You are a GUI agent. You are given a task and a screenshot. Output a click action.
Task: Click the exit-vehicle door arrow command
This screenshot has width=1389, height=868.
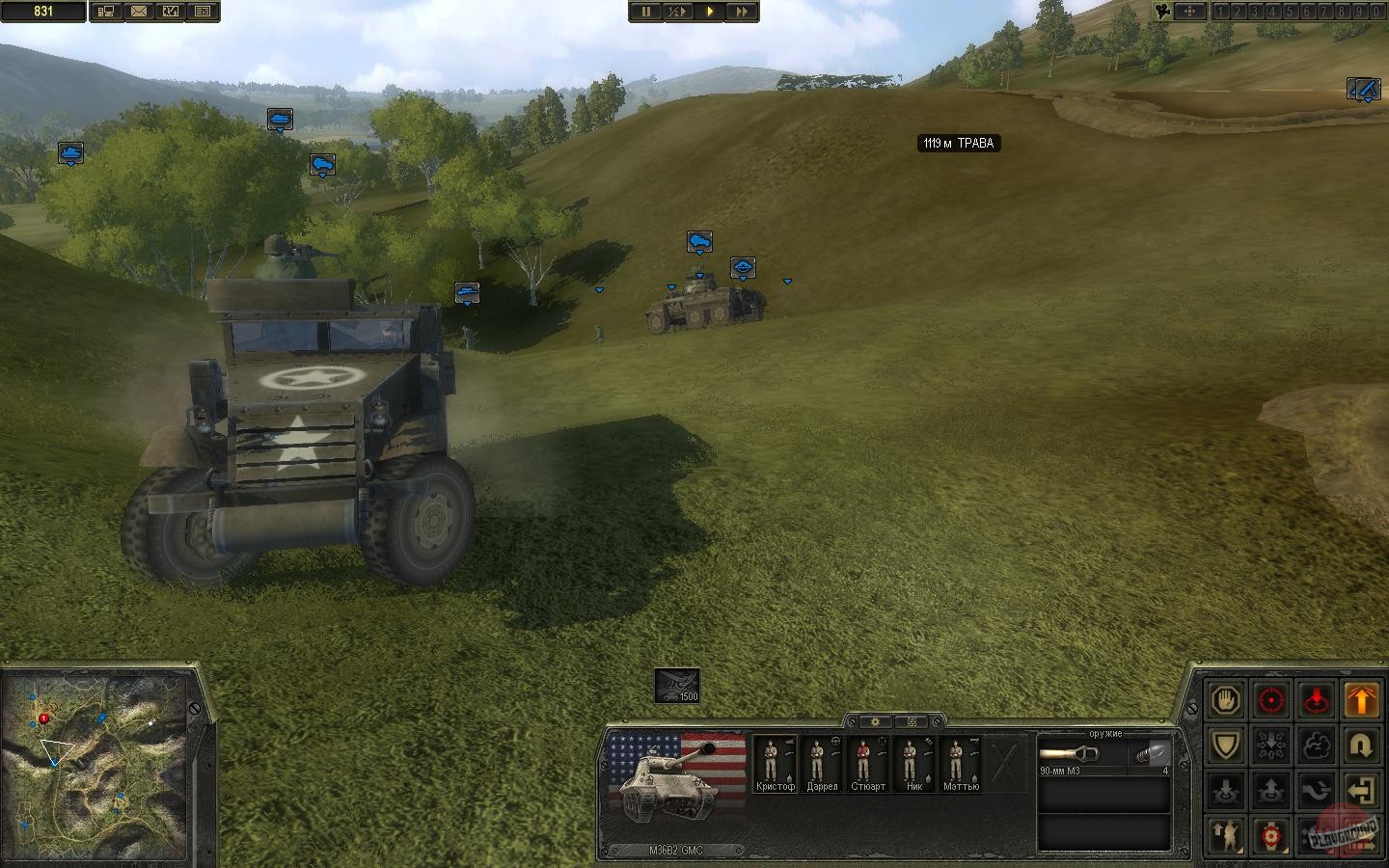[x=1362, y=790]
